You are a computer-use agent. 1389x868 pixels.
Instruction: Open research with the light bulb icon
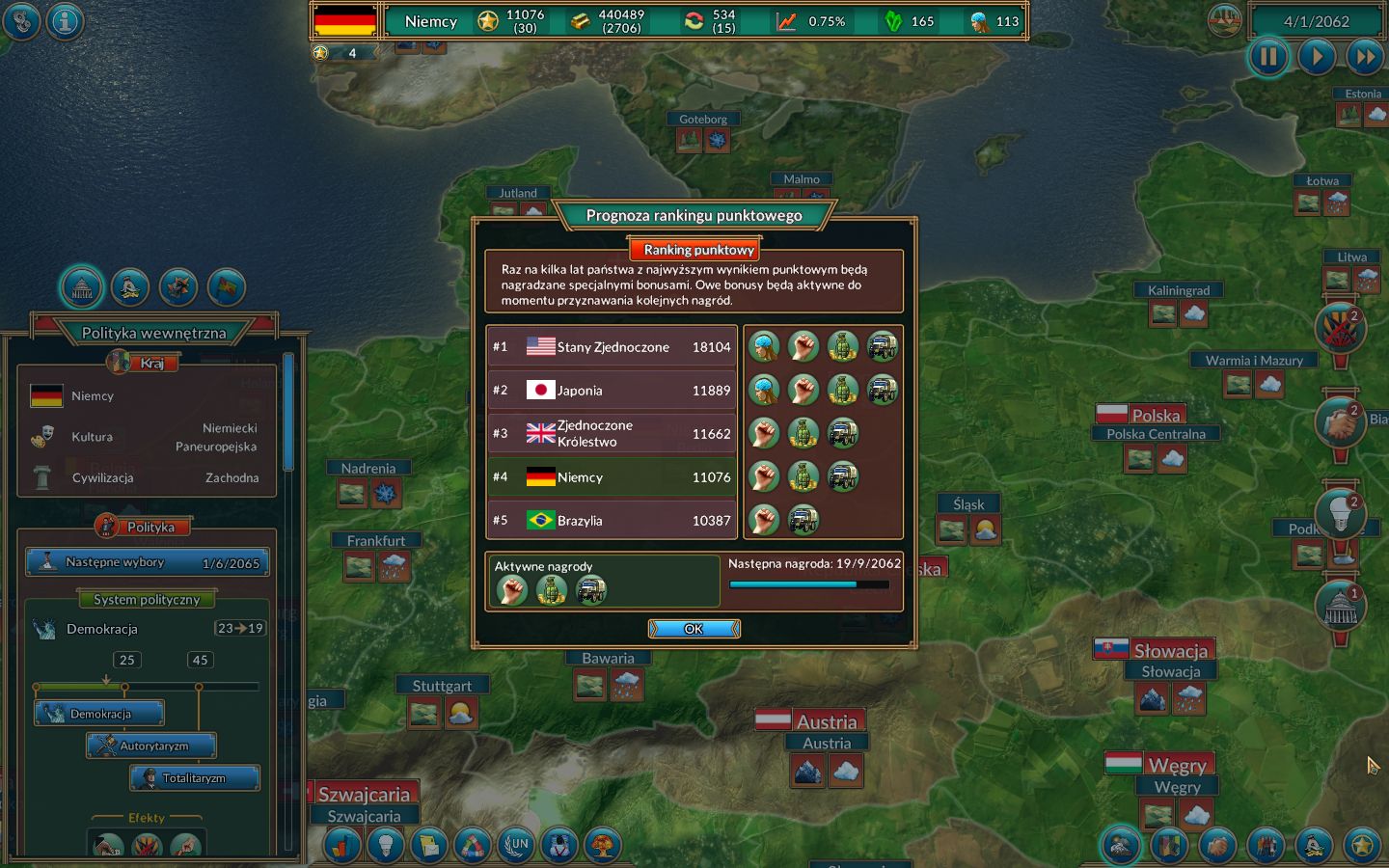tap(387, 846)
